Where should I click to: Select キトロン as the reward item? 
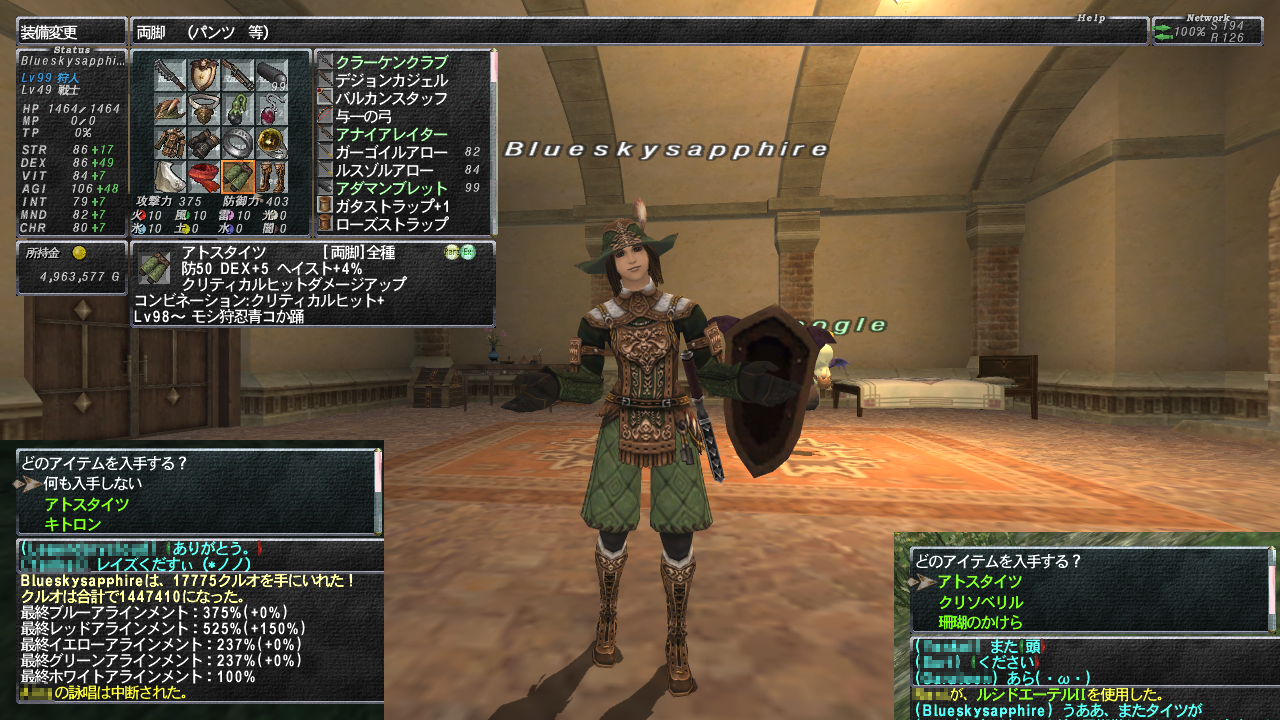(x=72, y=524)
